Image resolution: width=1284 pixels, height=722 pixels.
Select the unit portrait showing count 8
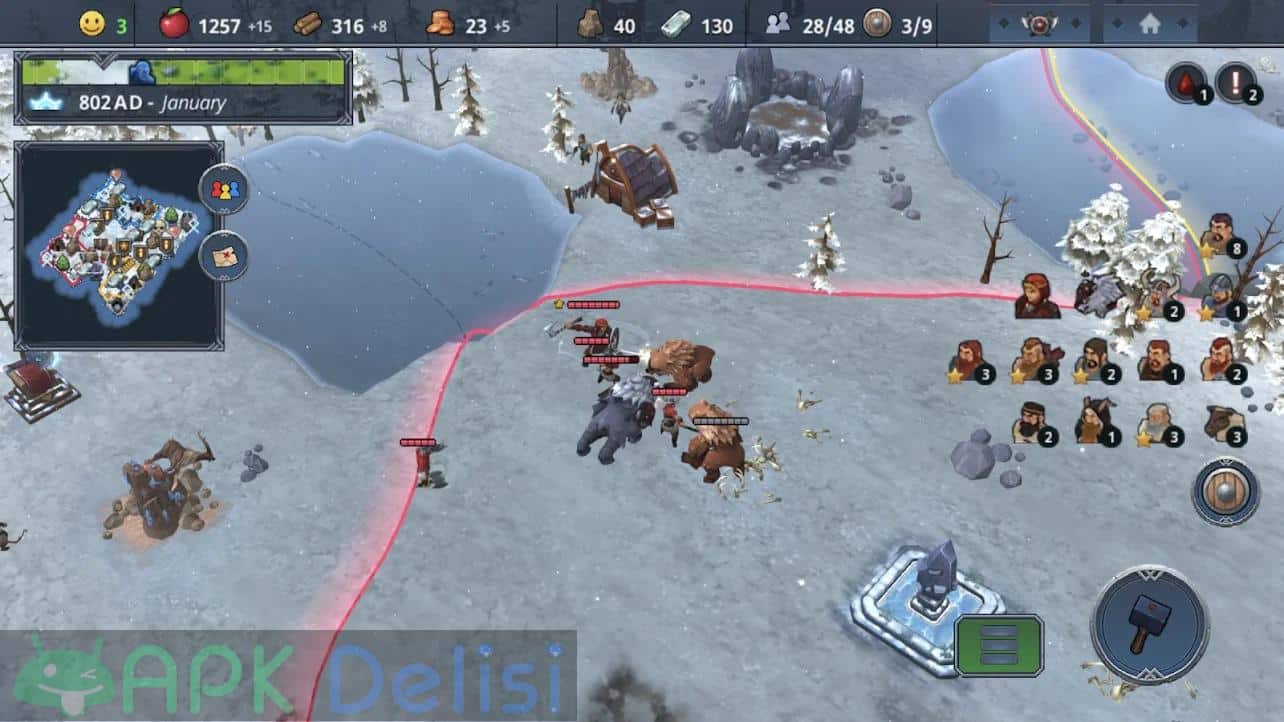pos(1218,236)
